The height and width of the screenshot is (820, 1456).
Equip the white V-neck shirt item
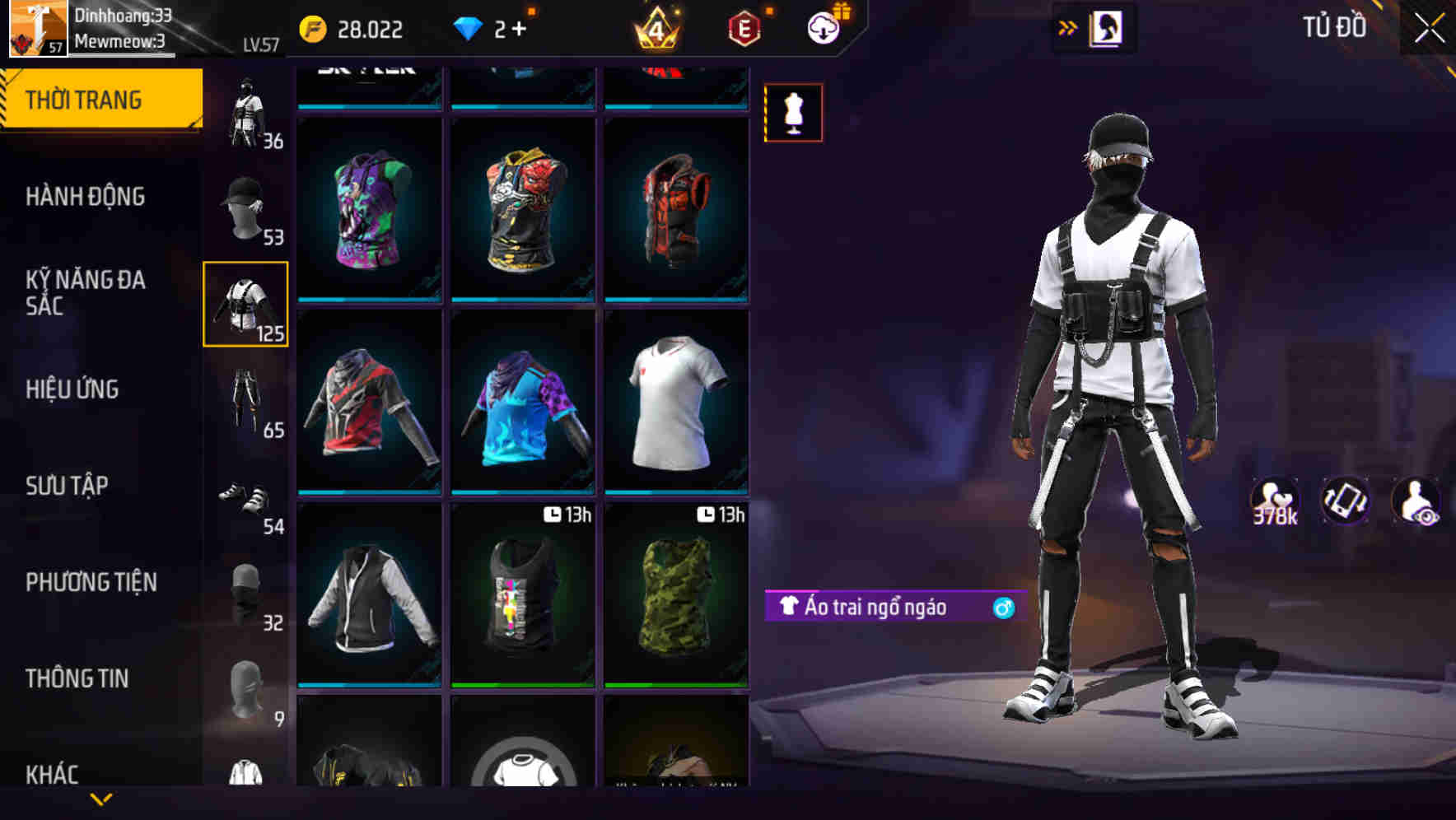pyautogui.click(x=675, y=403)
